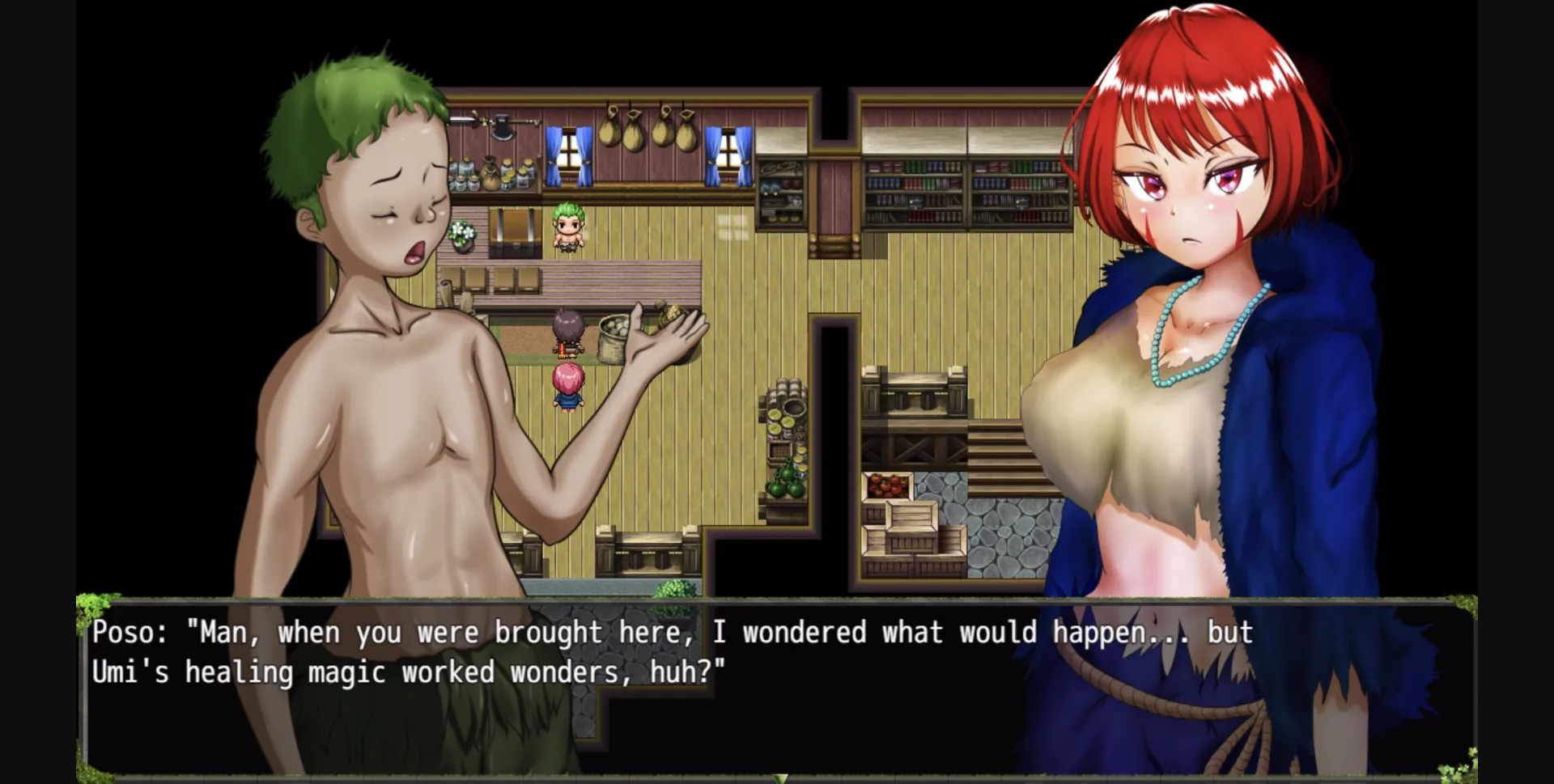
Task: Select the crate of red apples
Action: [x=890, y=484]
